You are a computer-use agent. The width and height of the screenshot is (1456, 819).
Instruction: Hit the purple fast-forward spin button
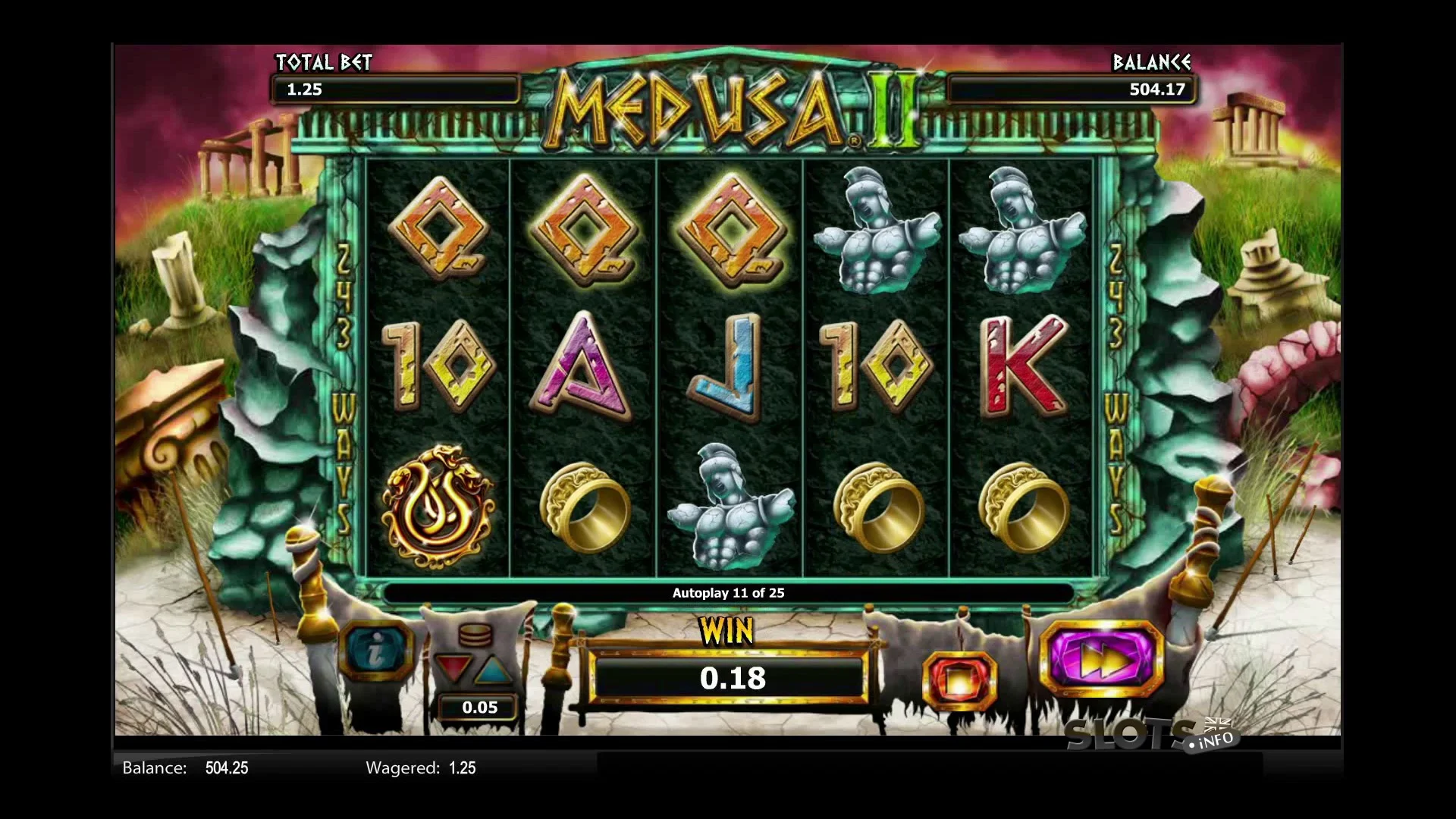1102,660
